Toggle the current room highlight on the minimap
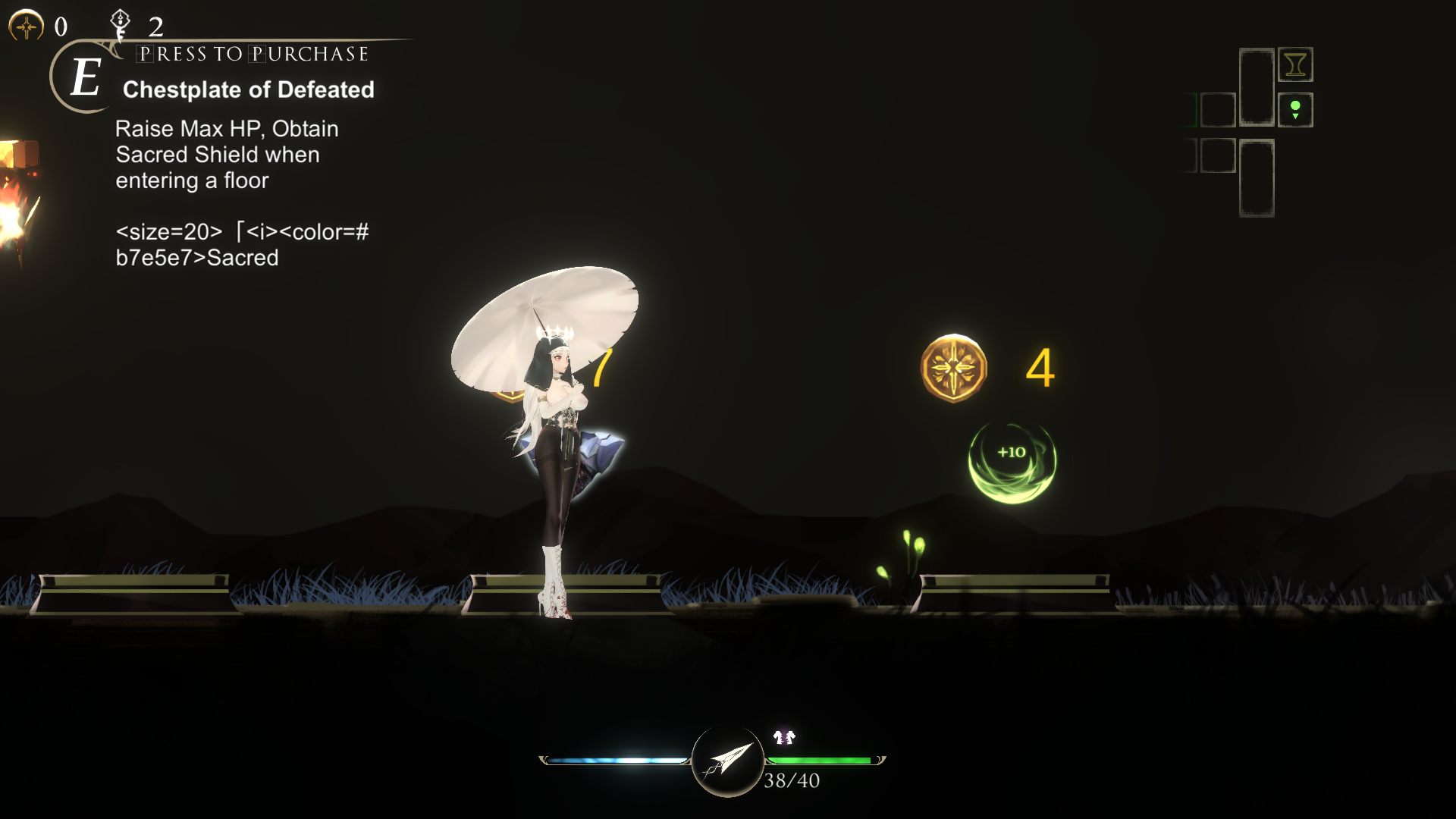 [1295, 110]
